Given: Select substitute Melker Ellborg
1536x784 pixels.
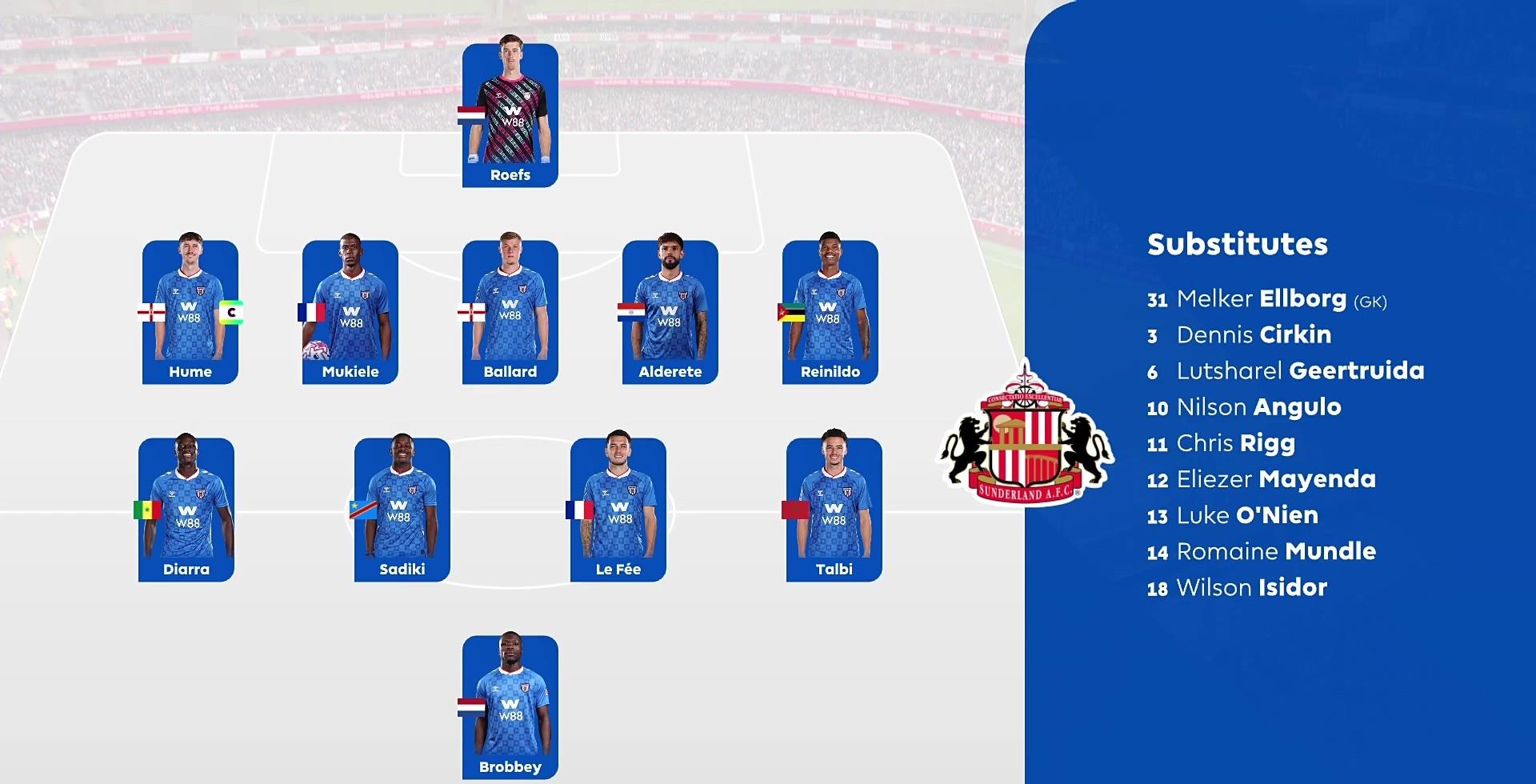Looking at the screenshot, I should point(1266,299).
